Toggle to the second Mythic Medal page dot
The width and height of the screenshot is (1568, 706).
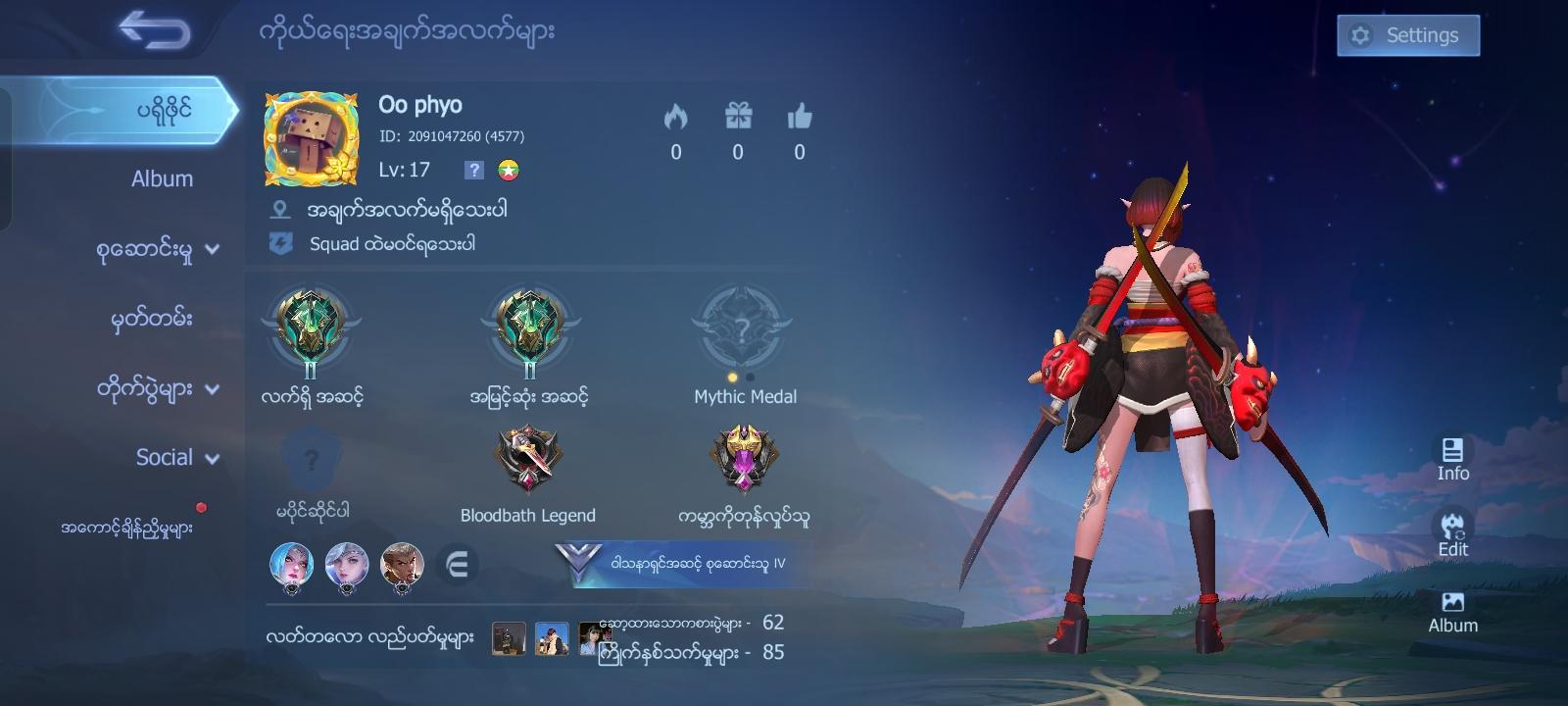coord(750,375)
